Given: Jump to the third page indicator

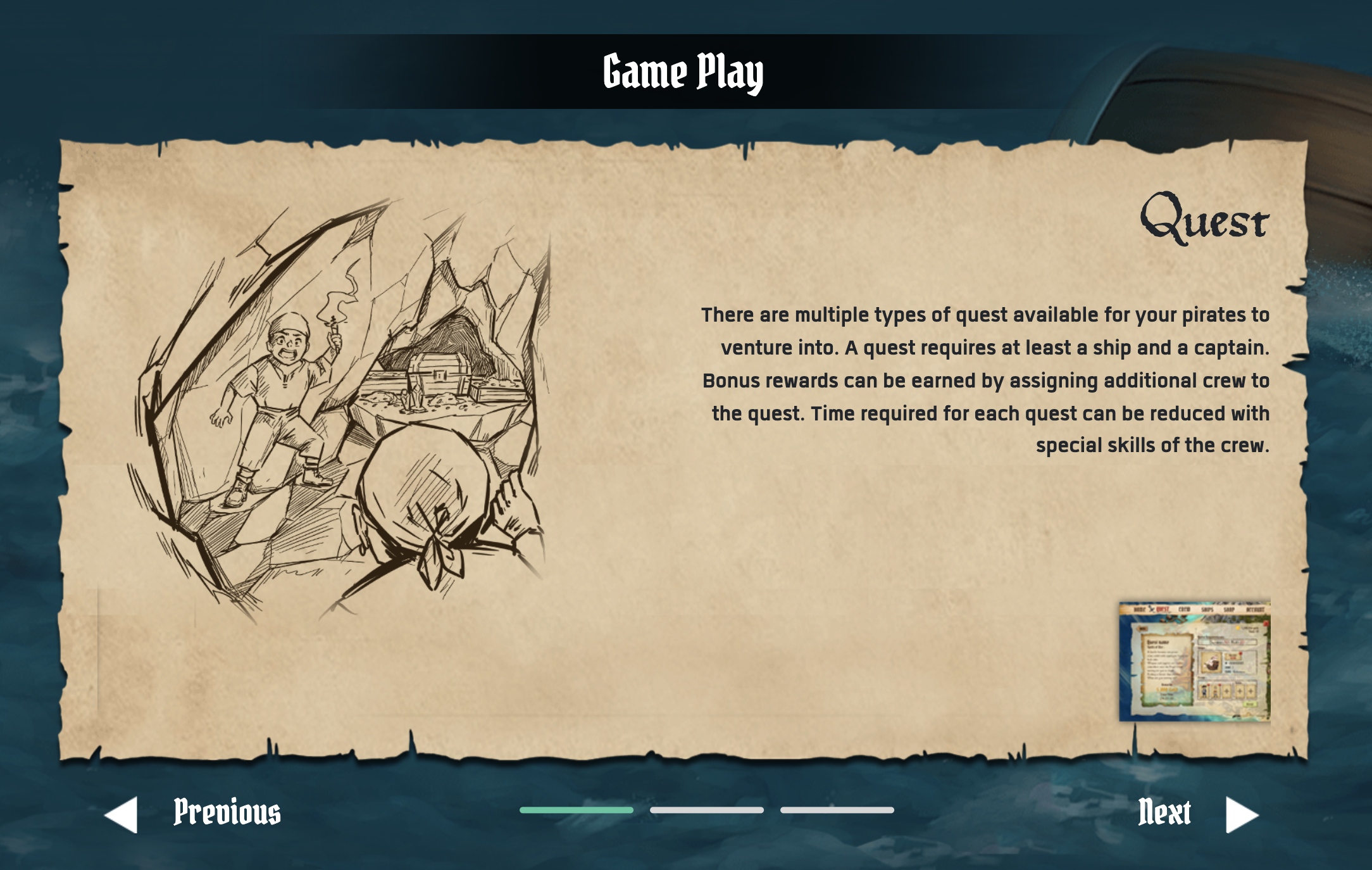Looking at the screenshot, I should [x=837, y=810].
